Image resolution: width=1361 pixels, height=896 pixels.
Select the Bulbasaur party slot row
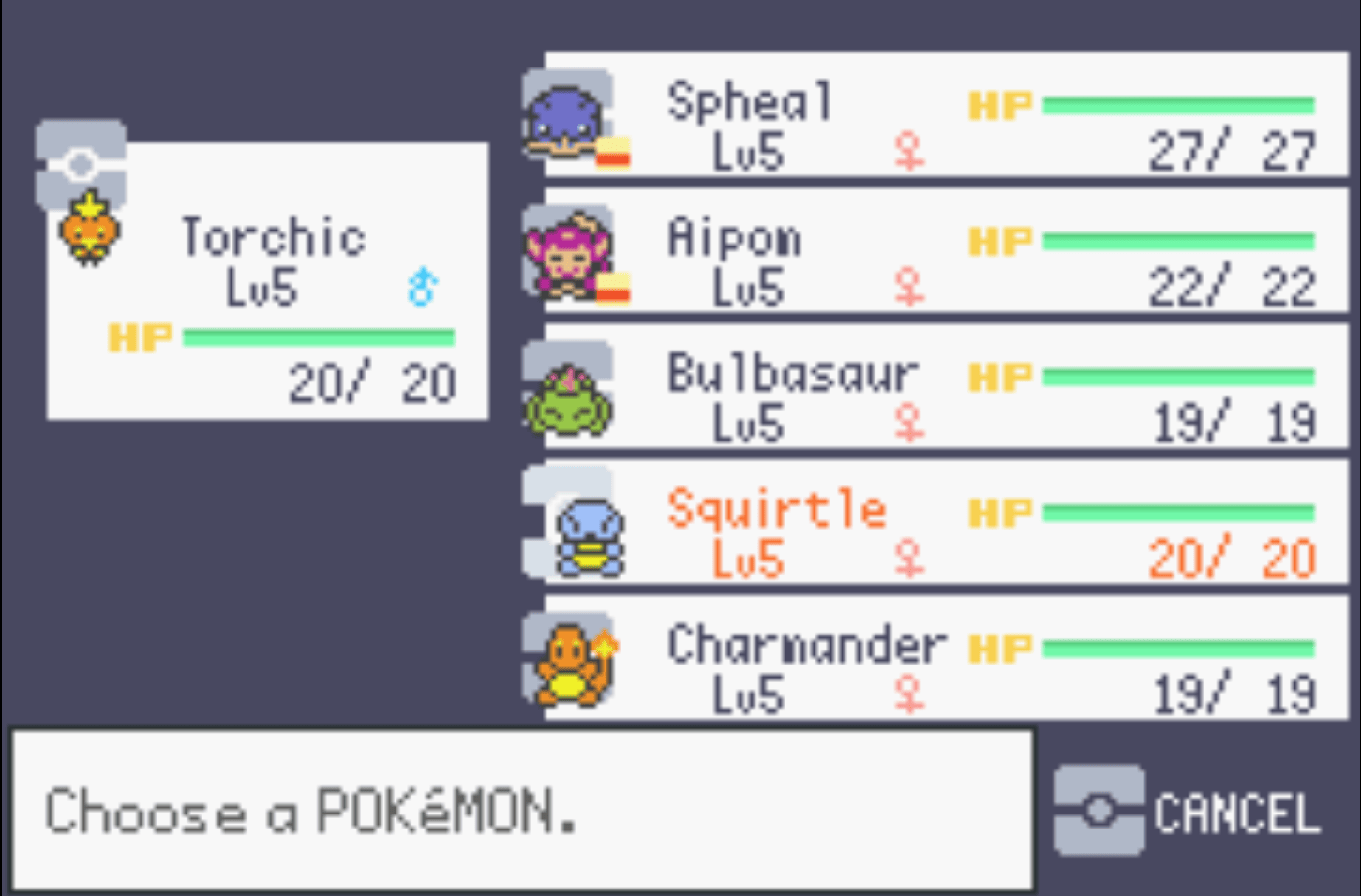click(x=937, y=389)
